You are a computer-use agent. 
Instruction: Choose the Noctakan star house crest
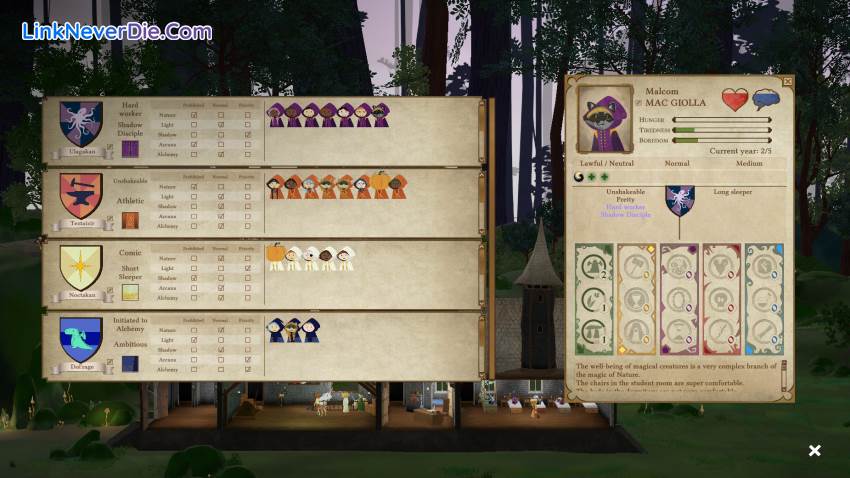(81, 267)
